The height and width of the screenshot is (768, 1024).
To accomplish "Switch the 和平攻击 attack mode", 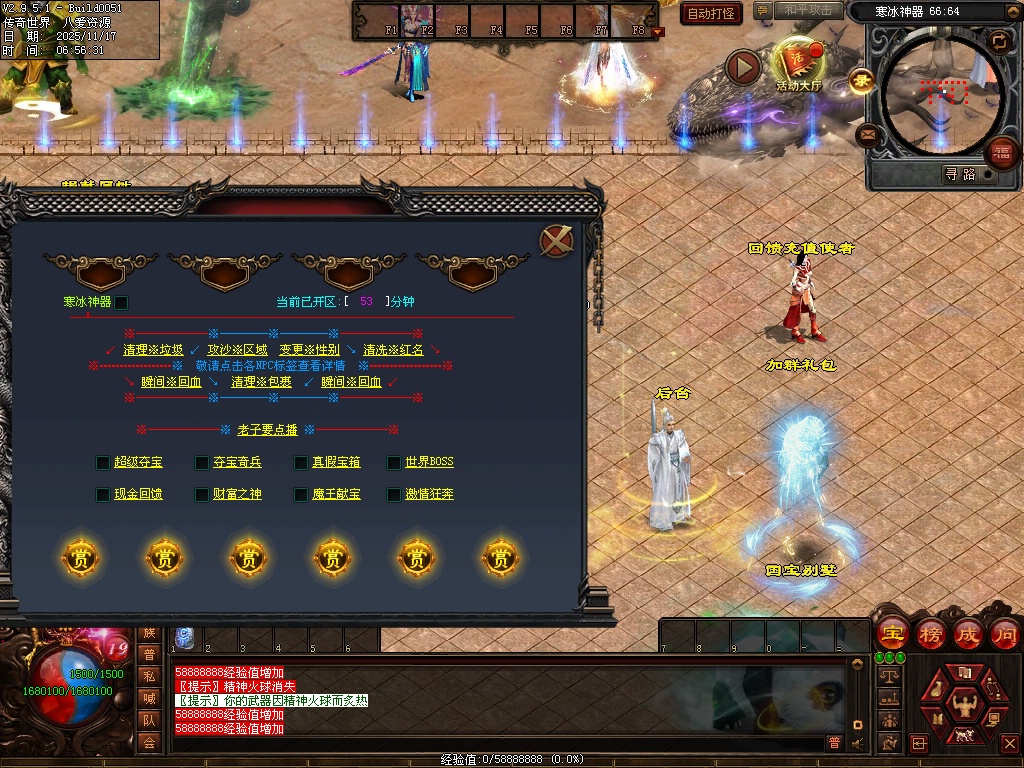I will click(x=808, y=11).
